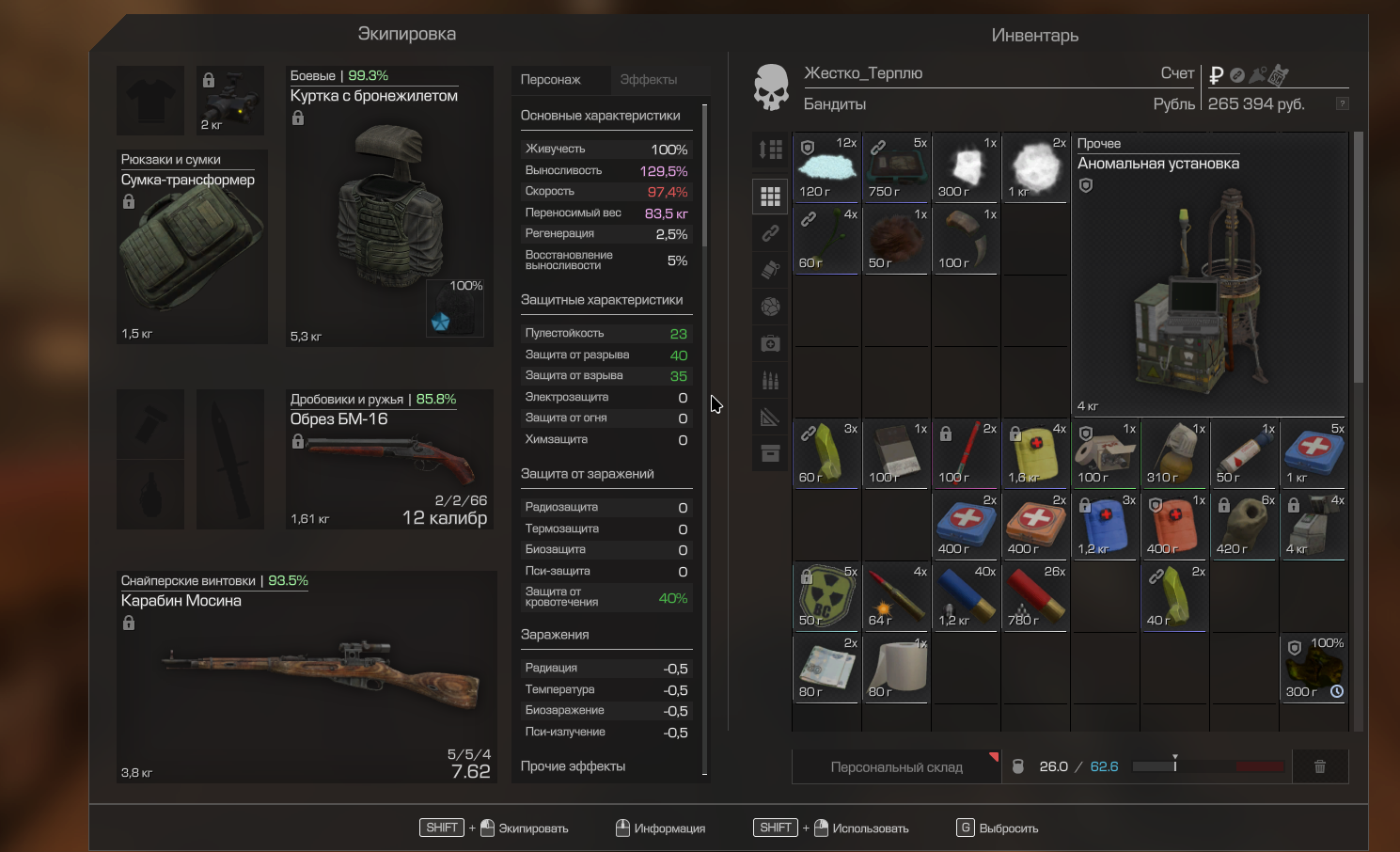Click the Куртка с бронежилетом armor slot

(389, 206)
